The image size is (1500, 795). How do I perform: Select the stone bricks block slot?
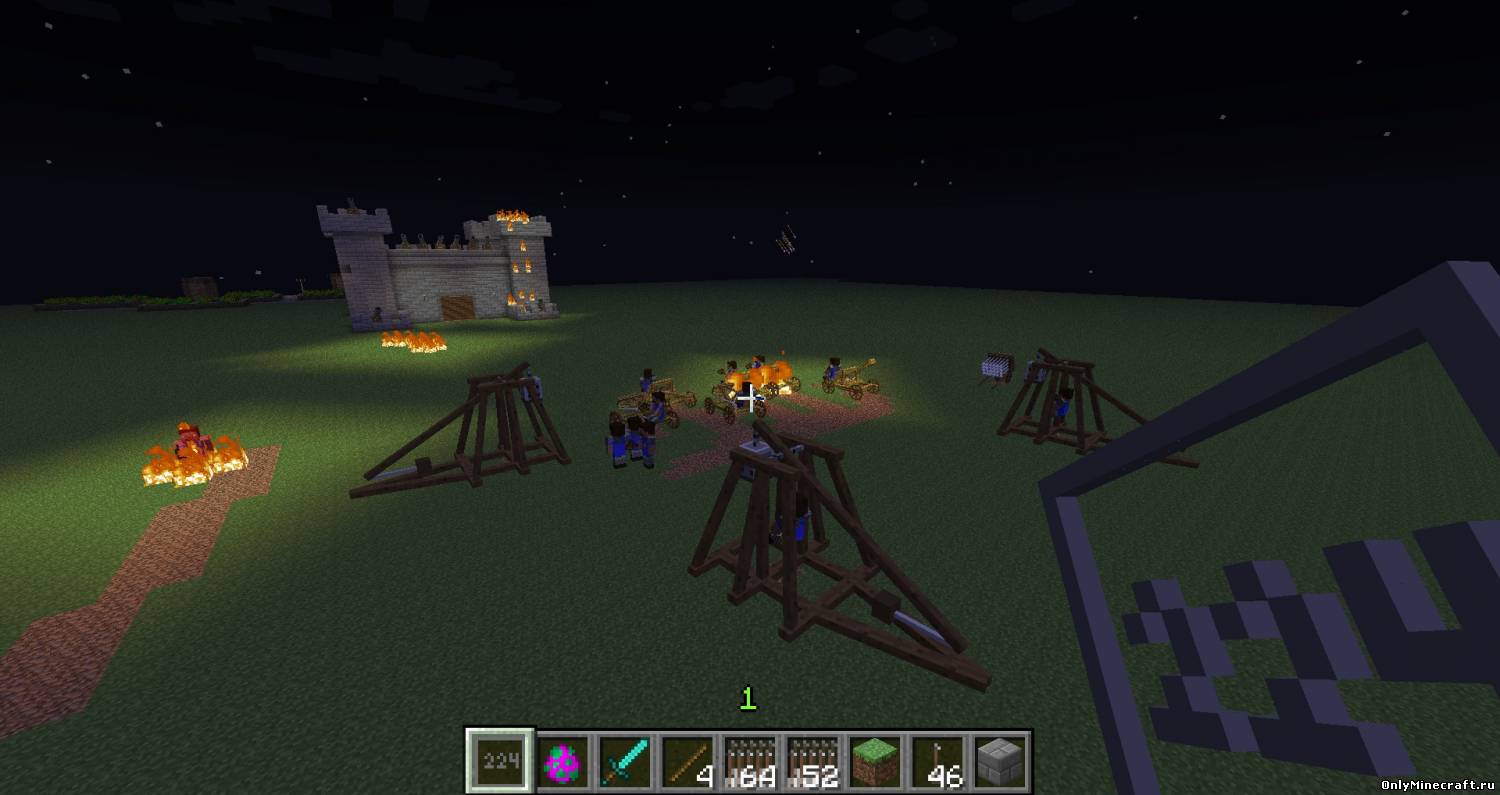[x=999, y=763]
